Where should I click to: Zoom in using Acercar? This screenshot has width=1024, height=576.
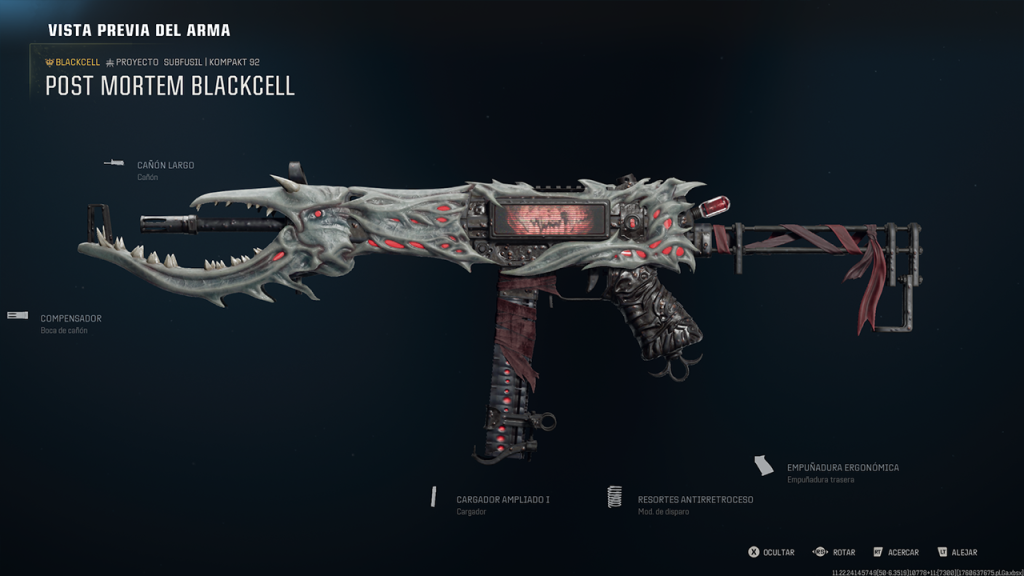pyautogui.click(x=896, y=552)
